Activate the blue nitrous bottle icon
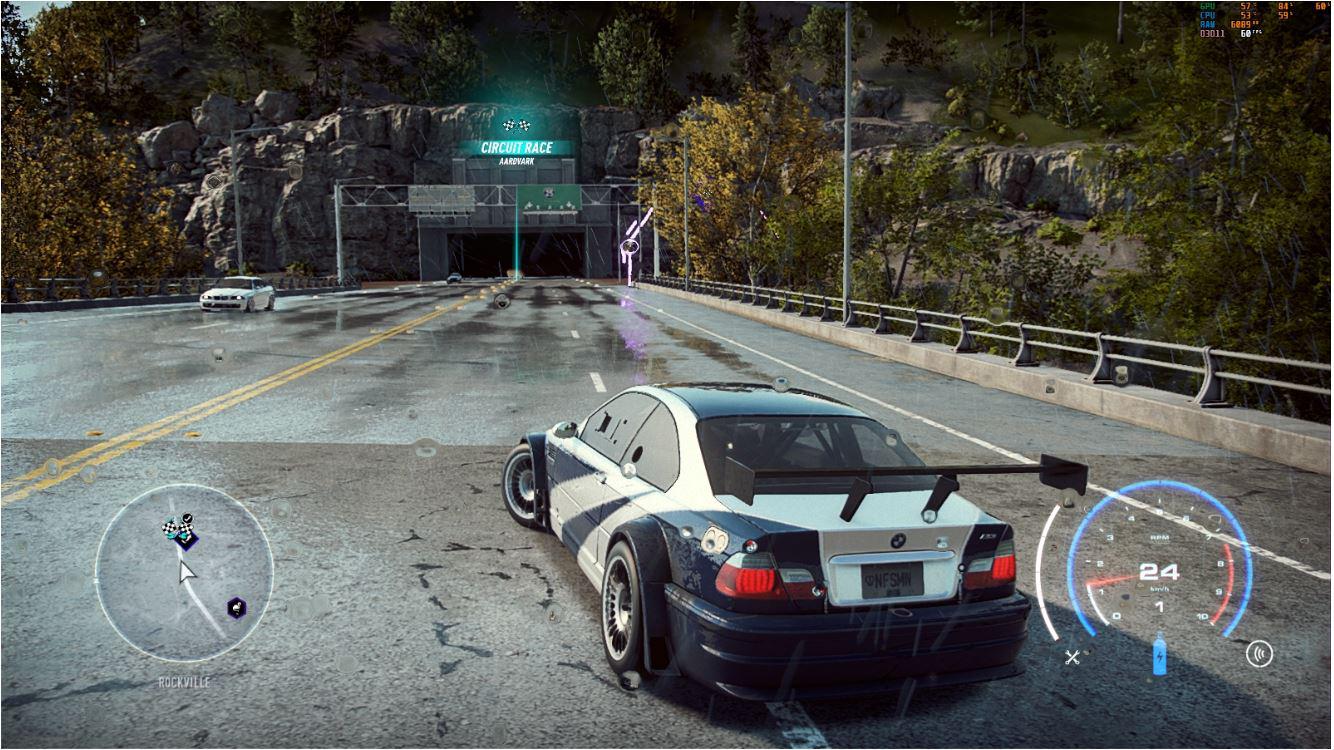The height and width of the screenshot is (750, 1334). click(1160, 655)
